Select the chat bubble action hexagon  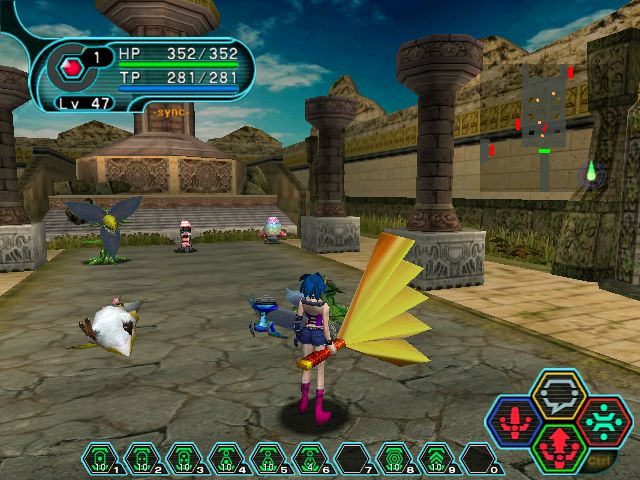(559, 394)
